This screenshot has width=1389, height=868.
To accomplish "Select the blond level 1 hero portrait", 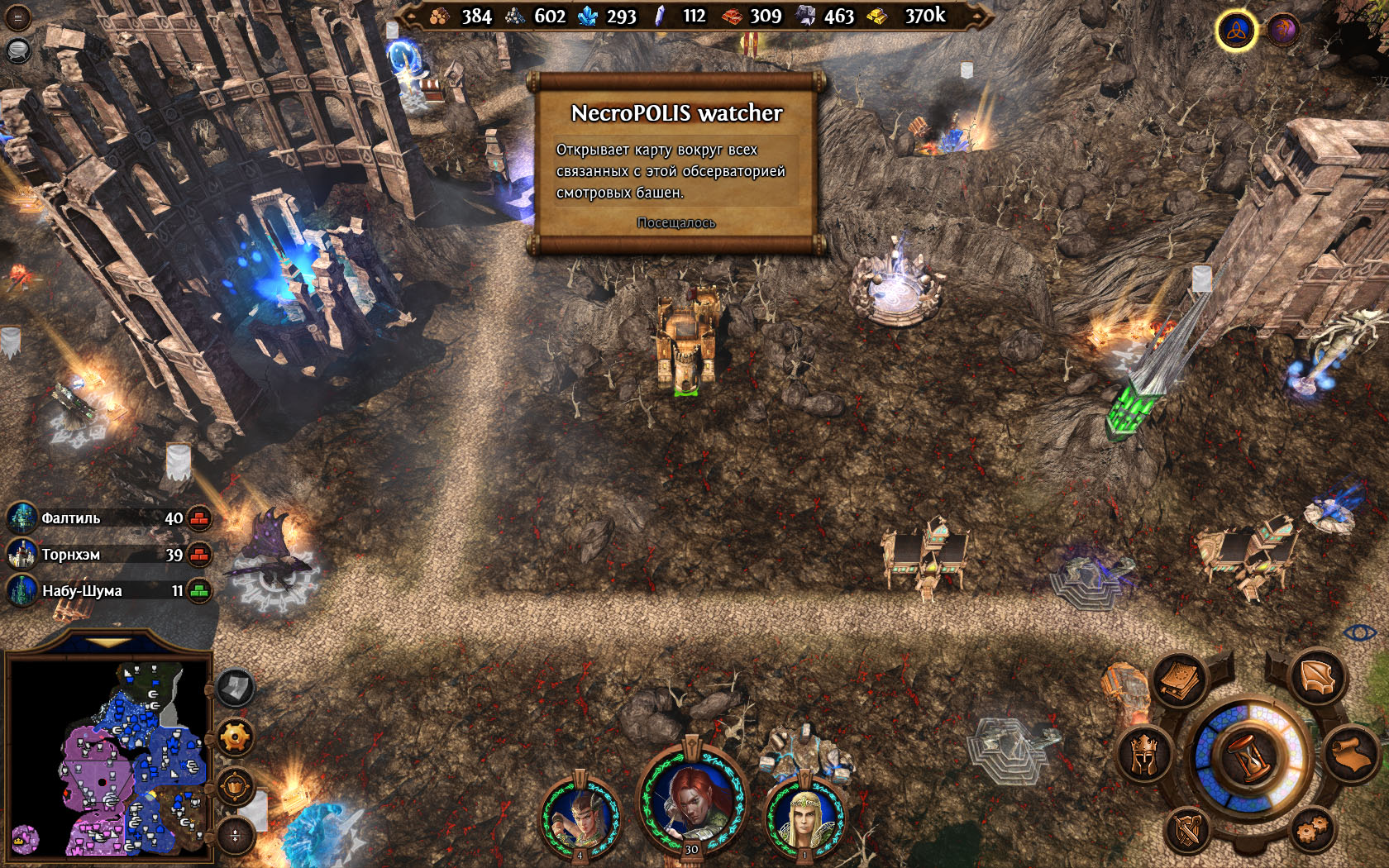I will [x=804, y=813].
